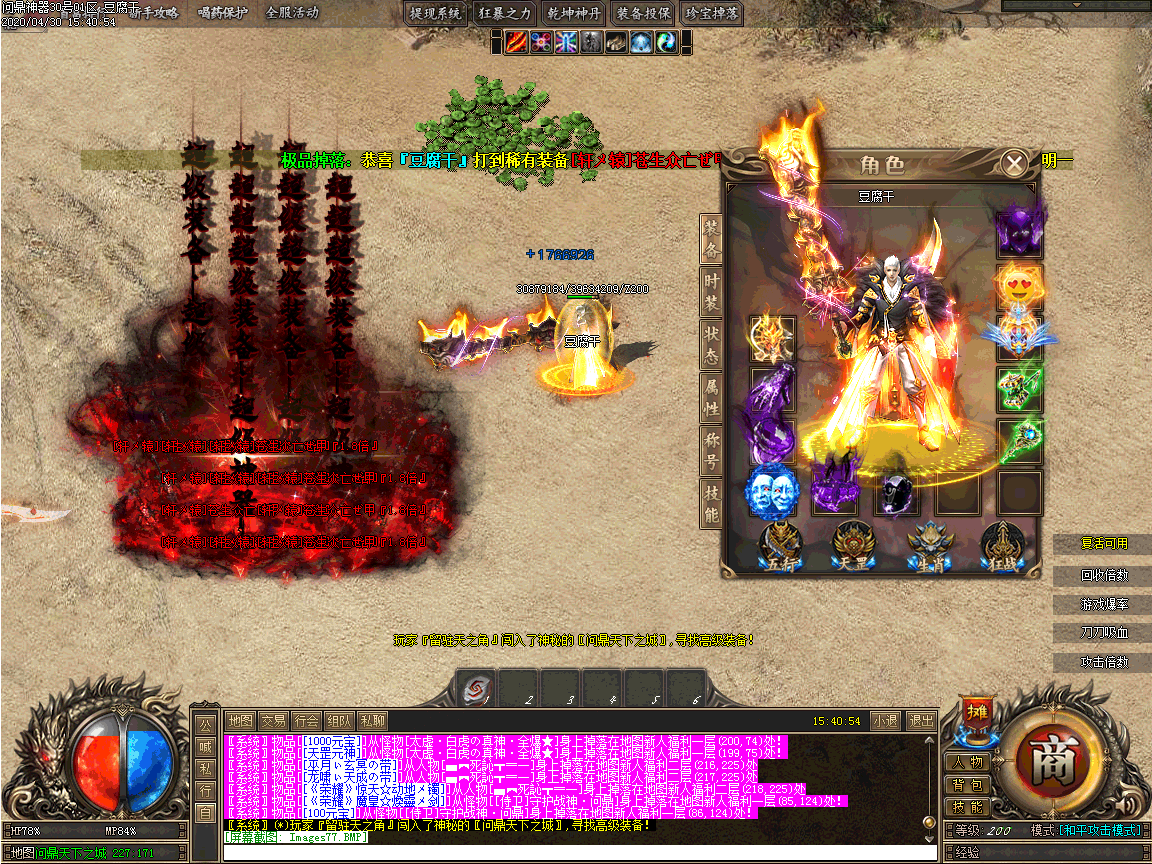Close the 角色 character panel
Image resolution: width=1152 pixels, height=864 pixels.
pos(1014,163)
